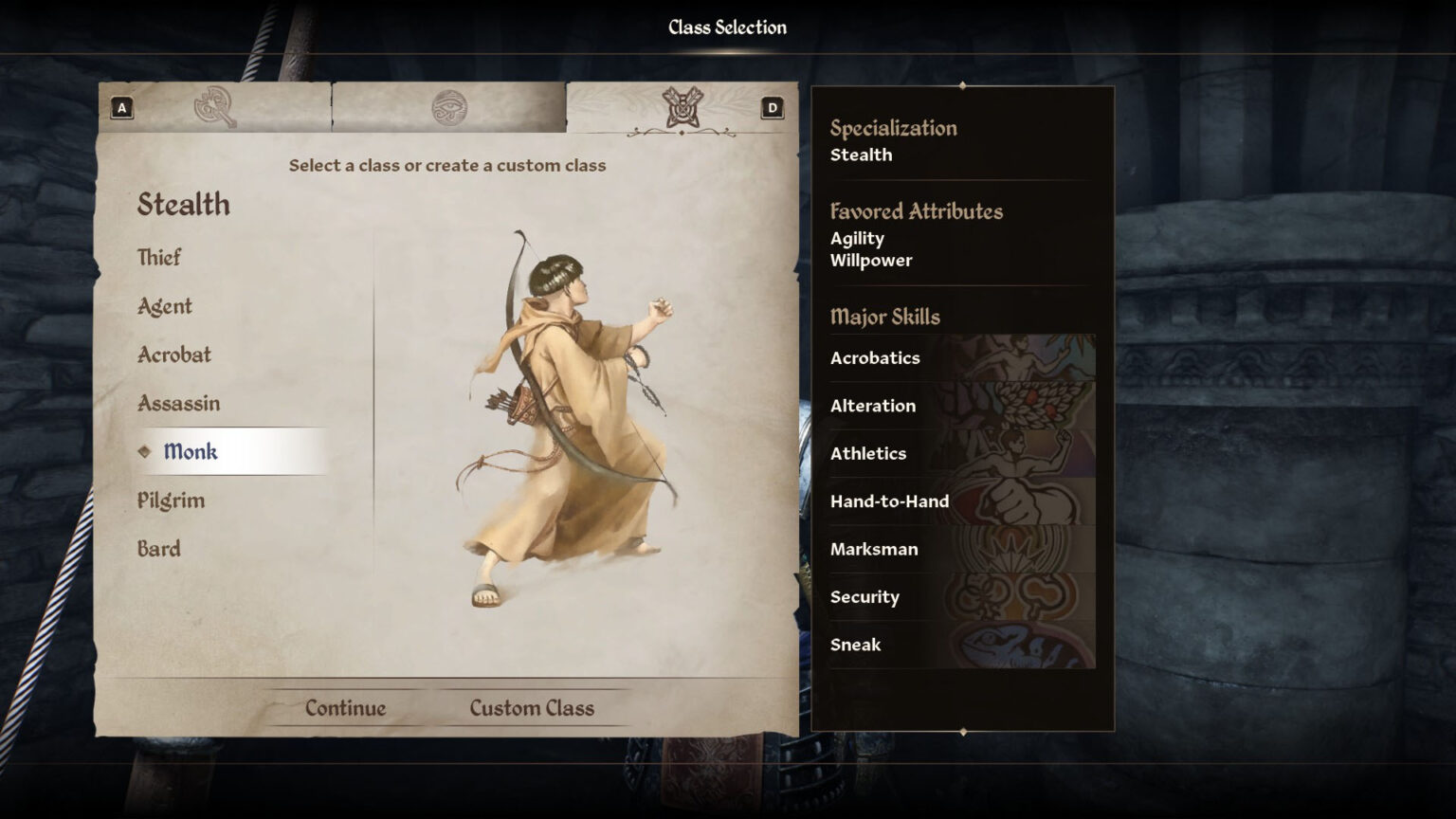This screenshot has width=1456, height=819.
Task: Open the Custom Class creator
Action: (x=531, y=707)
